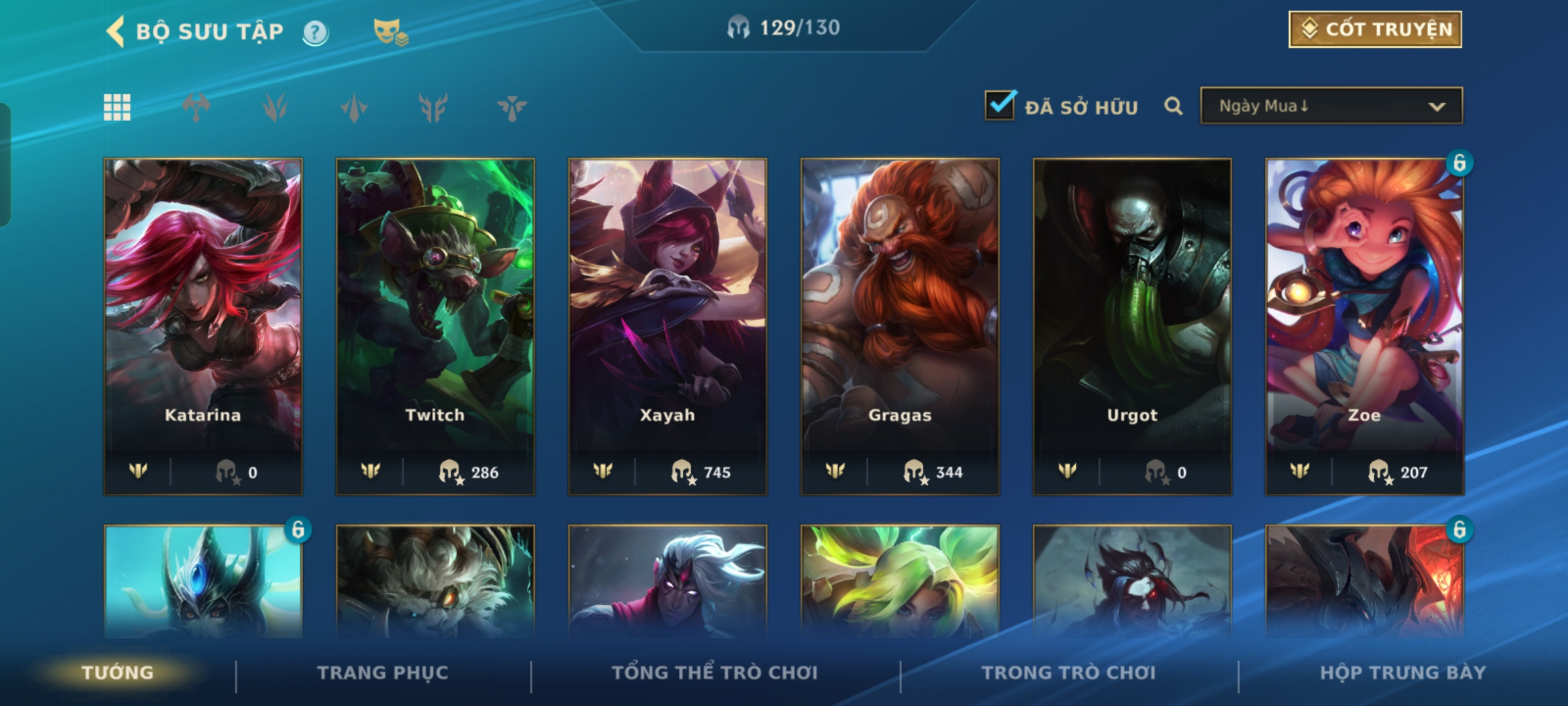The image size is (1568, 706).
Task: Click the golden mask and coins icon
Action: pos(390,32)
